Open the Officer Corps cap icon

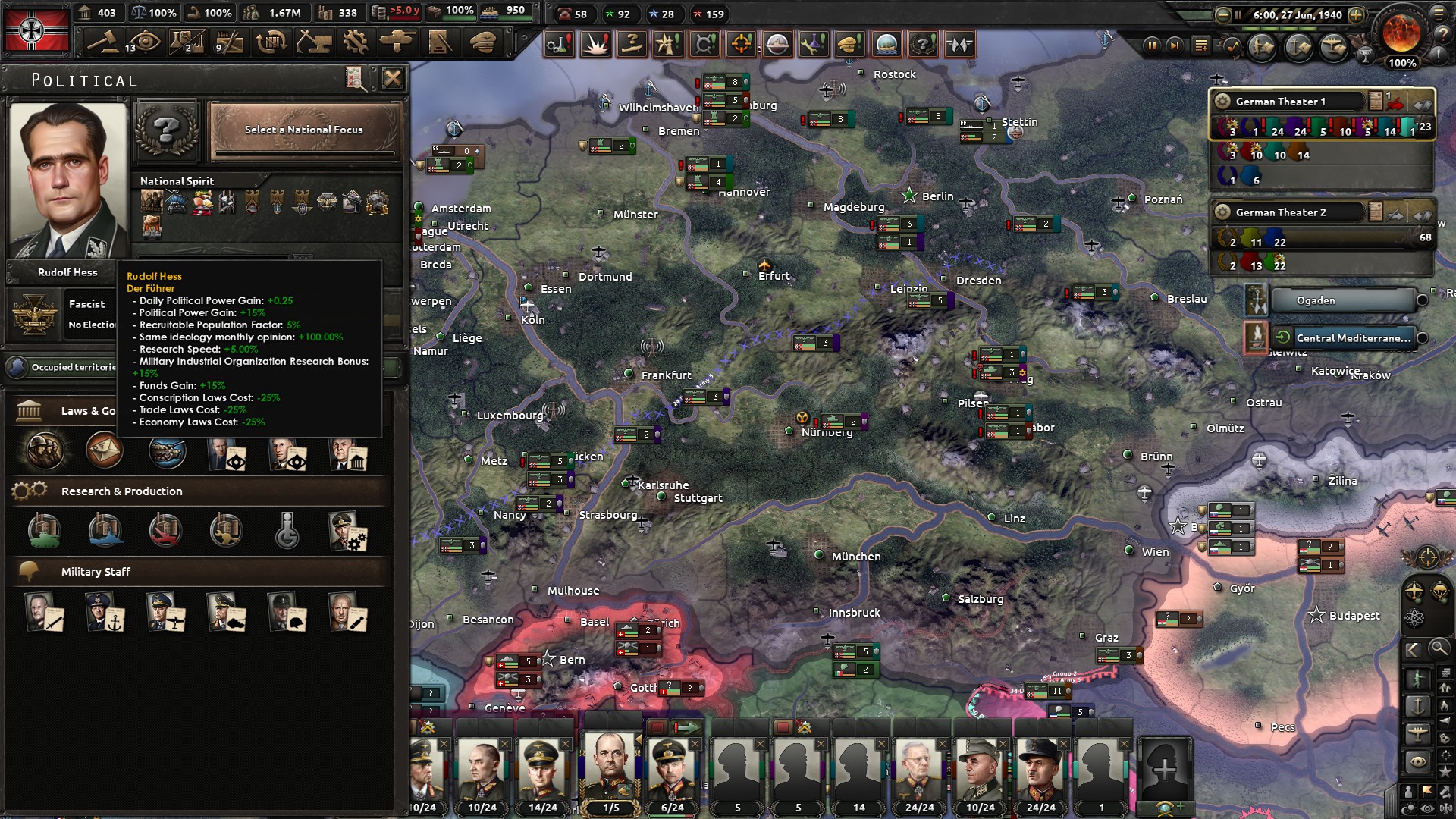(480, 42)
